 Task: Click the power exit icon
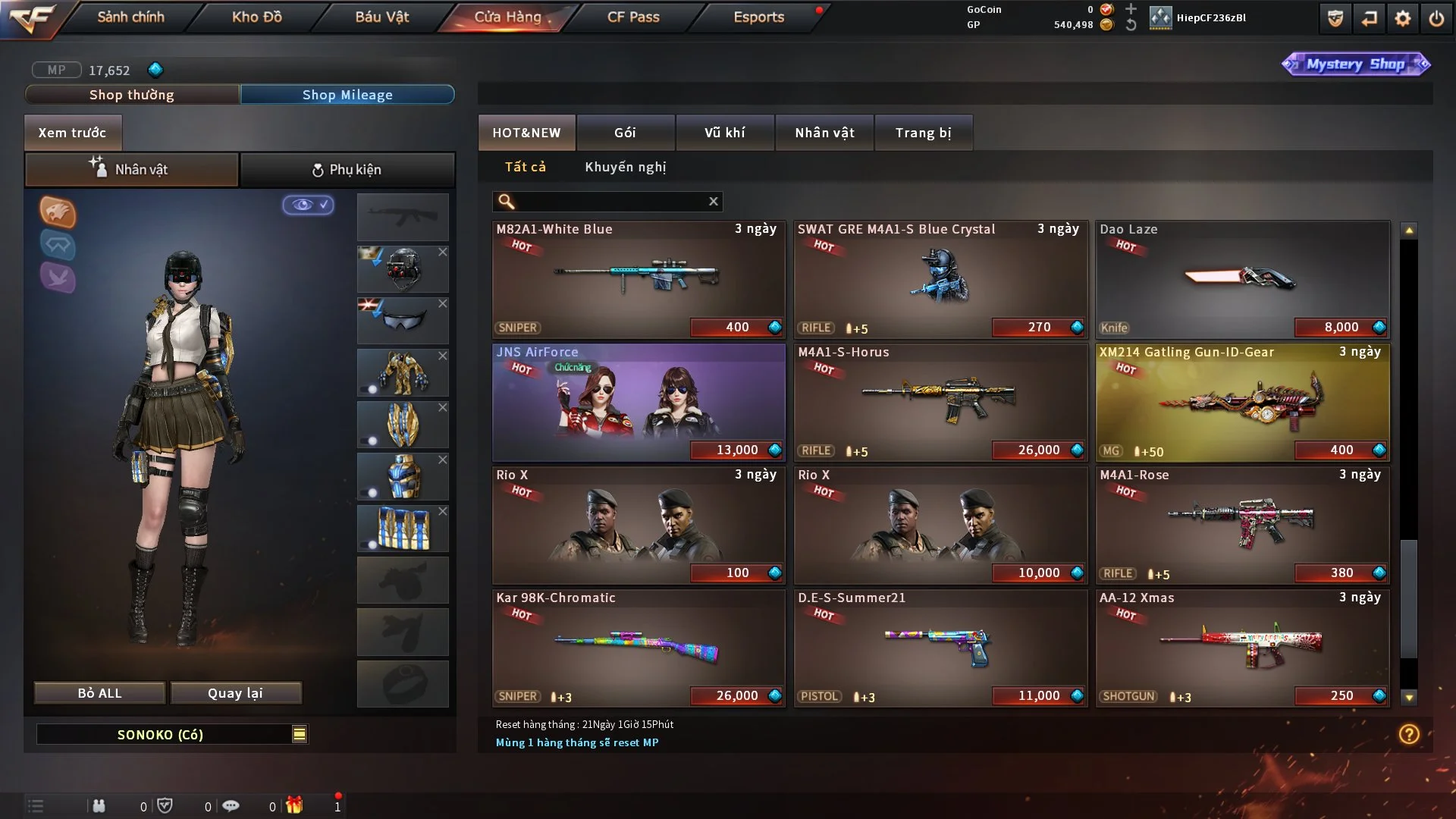(x=1436, y=18)
